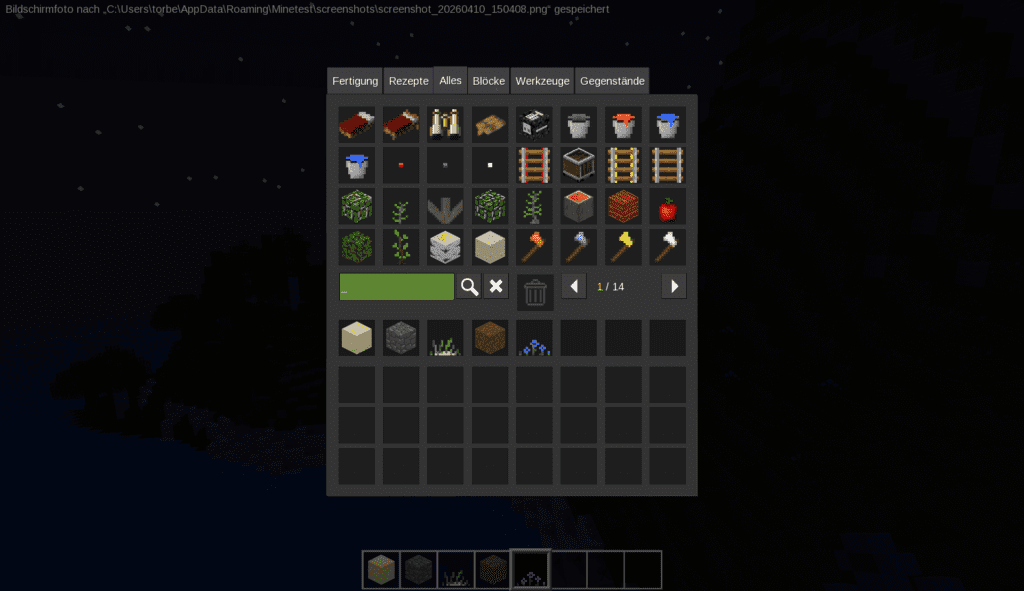The width and height of the screenshot is (1024, 591).
Task: Click the magnifying glass search button
Action: (469, 287)
